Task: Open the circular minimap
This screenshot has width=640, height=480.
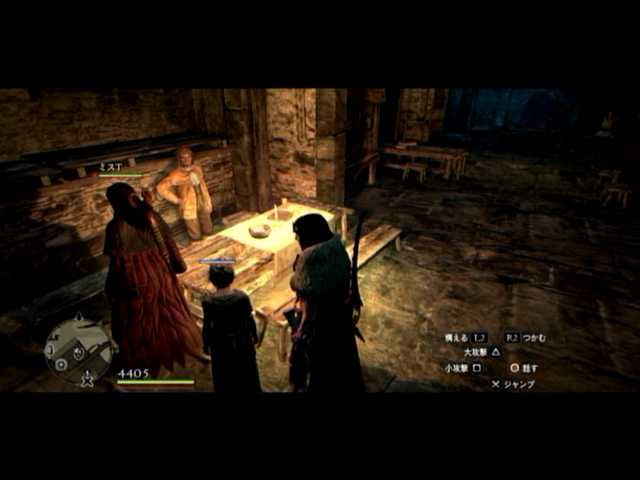Action: click(x=78, y=349)
